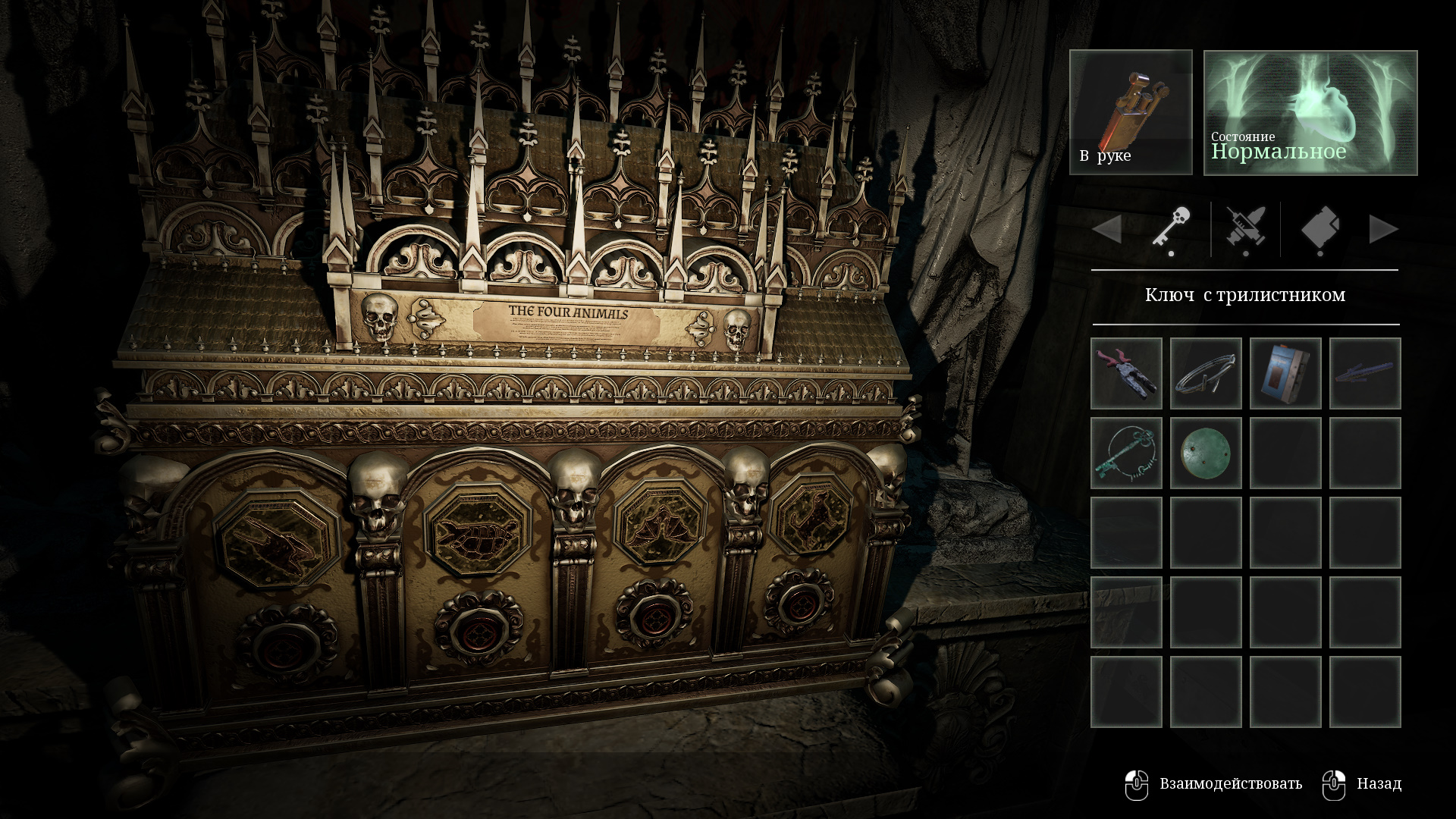Image resolution: width=1456 pixels, height=819 pixels.
Task: Select the blue cassette recorder item
Action: point(1285,374)
